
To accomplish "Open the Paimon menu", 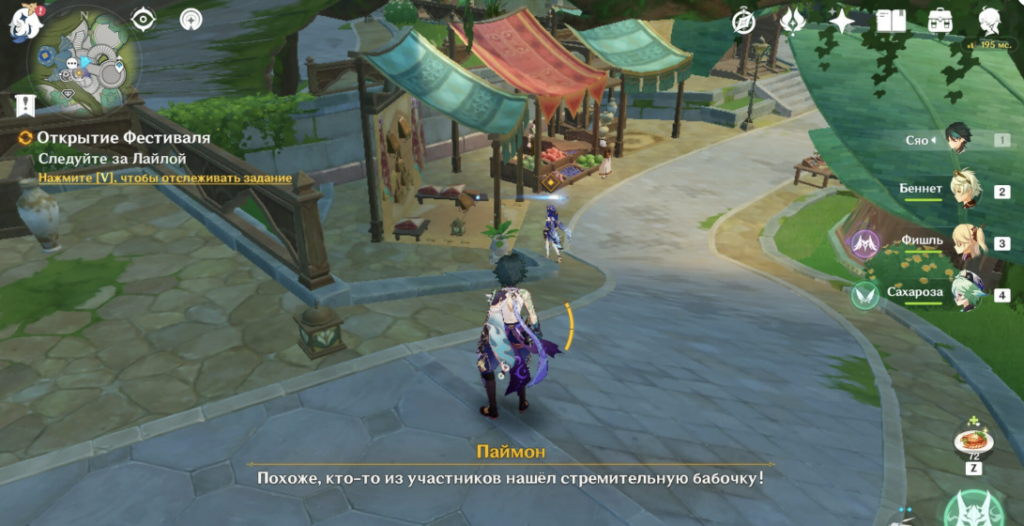I will 24,22.
